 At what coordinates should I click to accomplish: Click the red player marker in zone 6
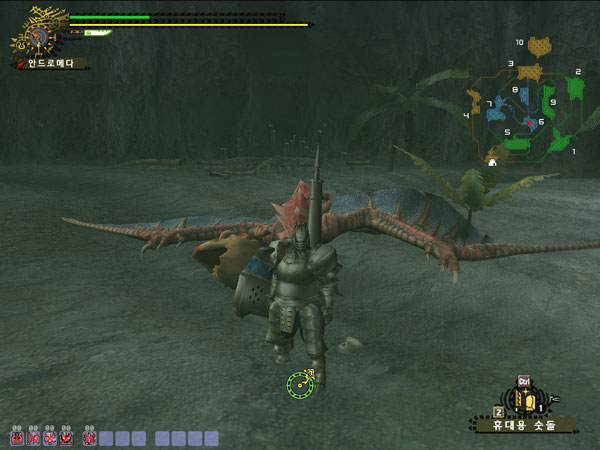click(x=530, y=122)
